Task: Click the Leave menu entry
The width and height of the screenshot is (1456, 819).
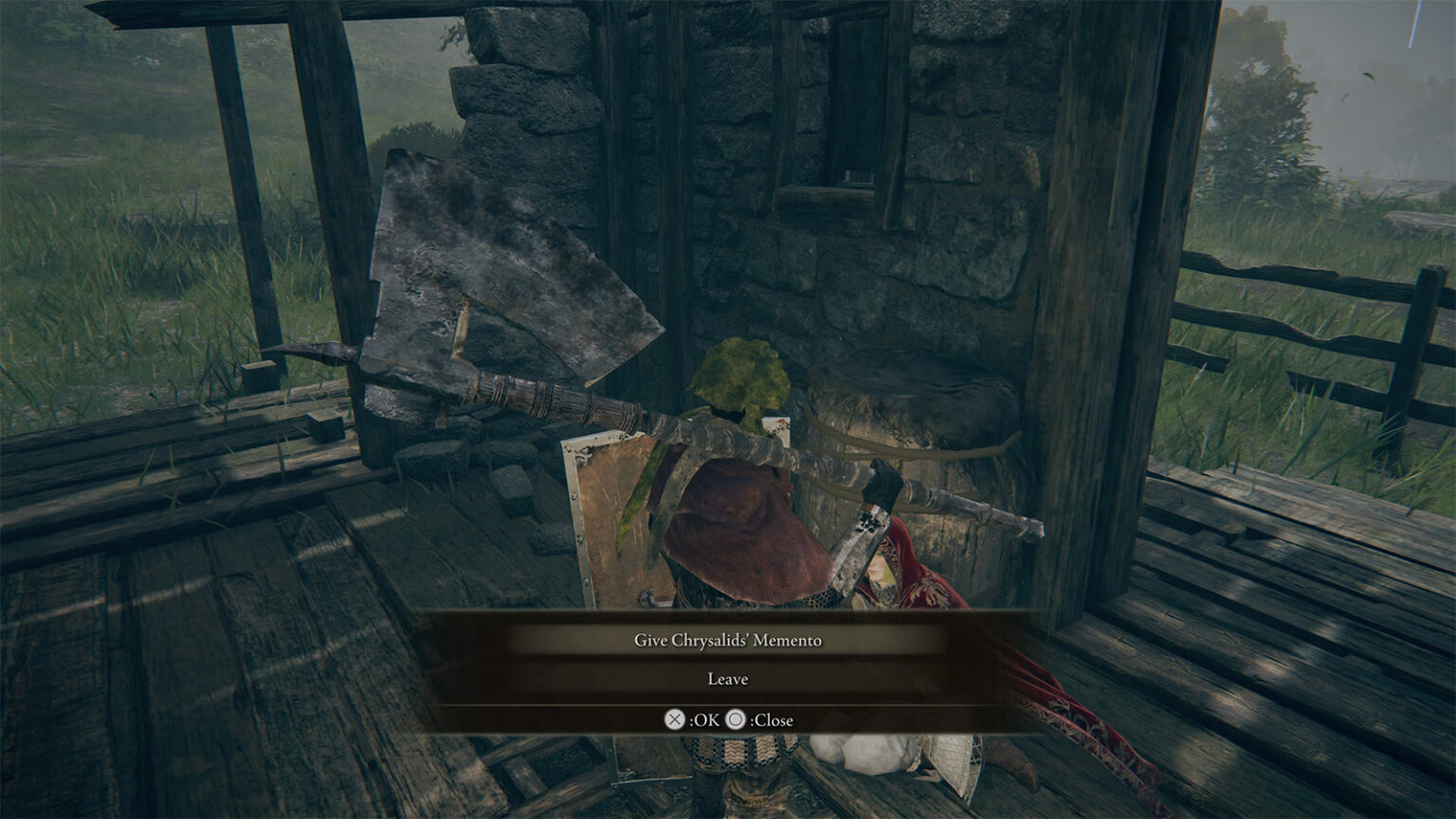Action: [x=728, y=679]
